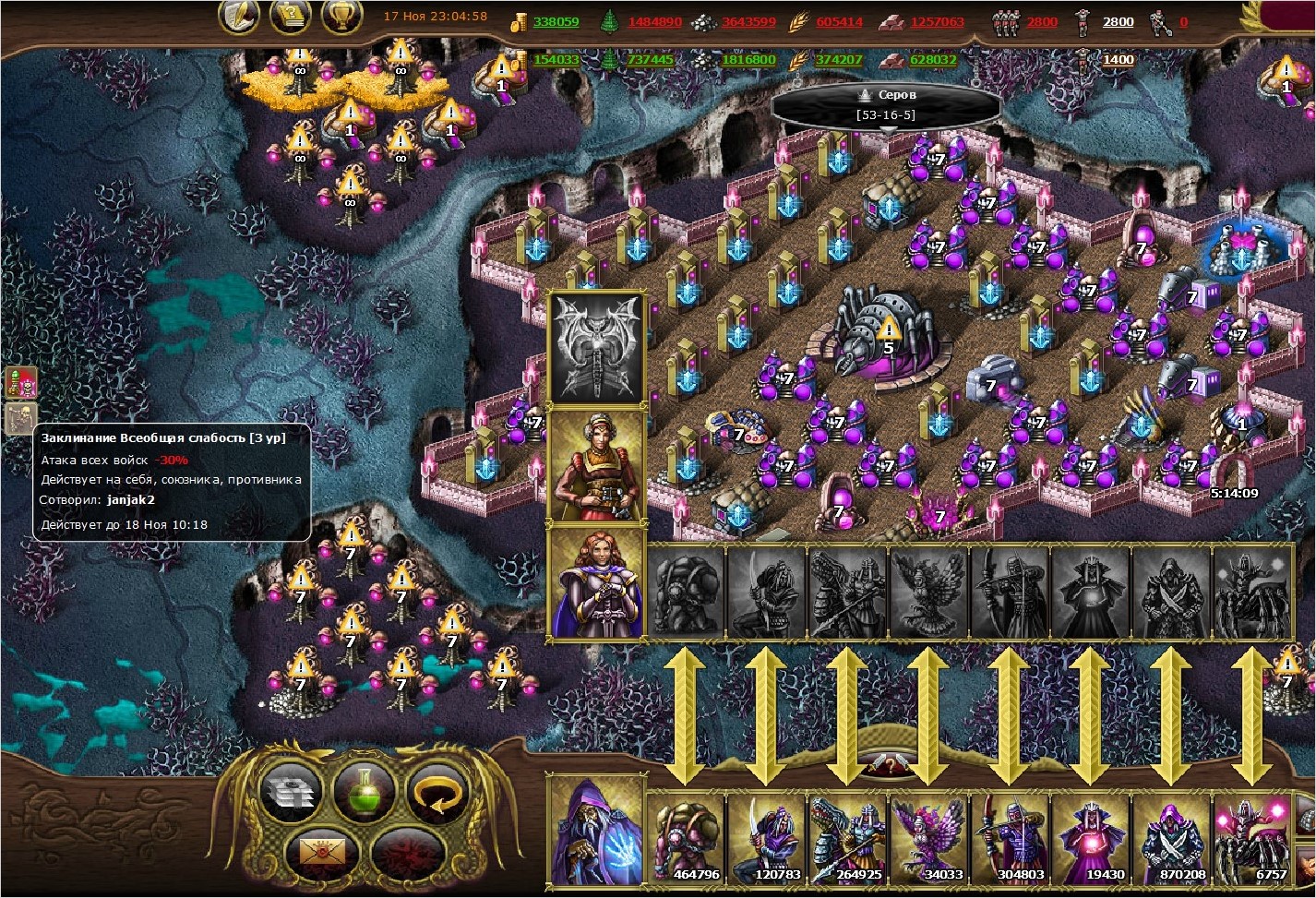Screen dimensions: 1316x898
Task: Choose the purple-cloaked redhead hero portrait
Action: pyautogui.click(x=596, y=582)
